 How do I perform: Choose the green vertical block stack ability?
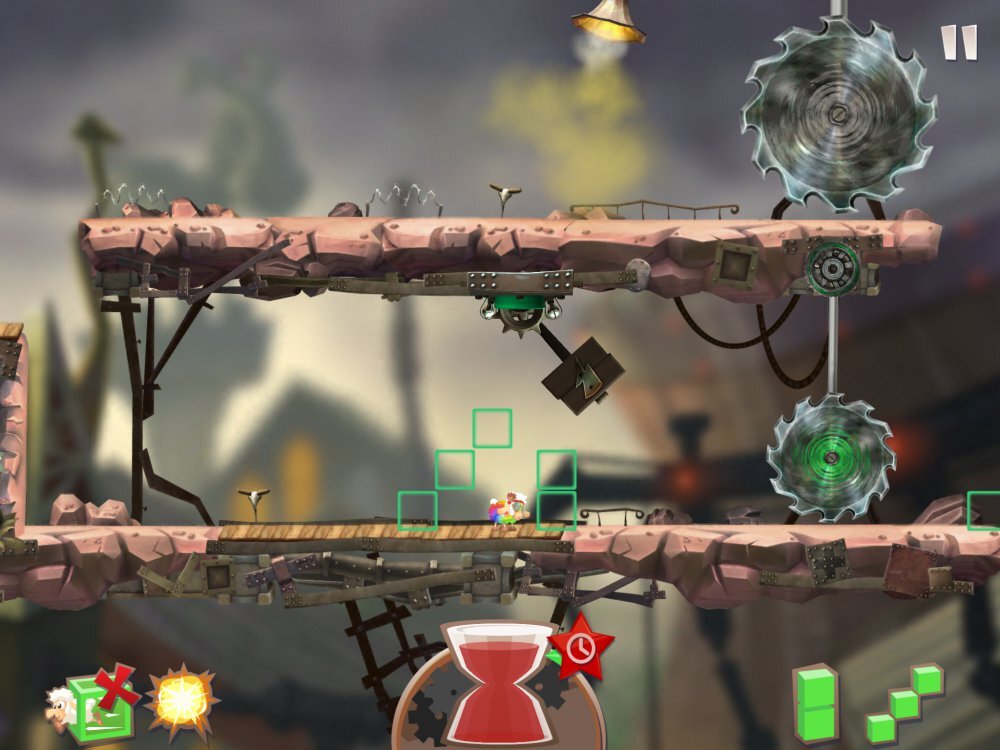tap(815, 705)
